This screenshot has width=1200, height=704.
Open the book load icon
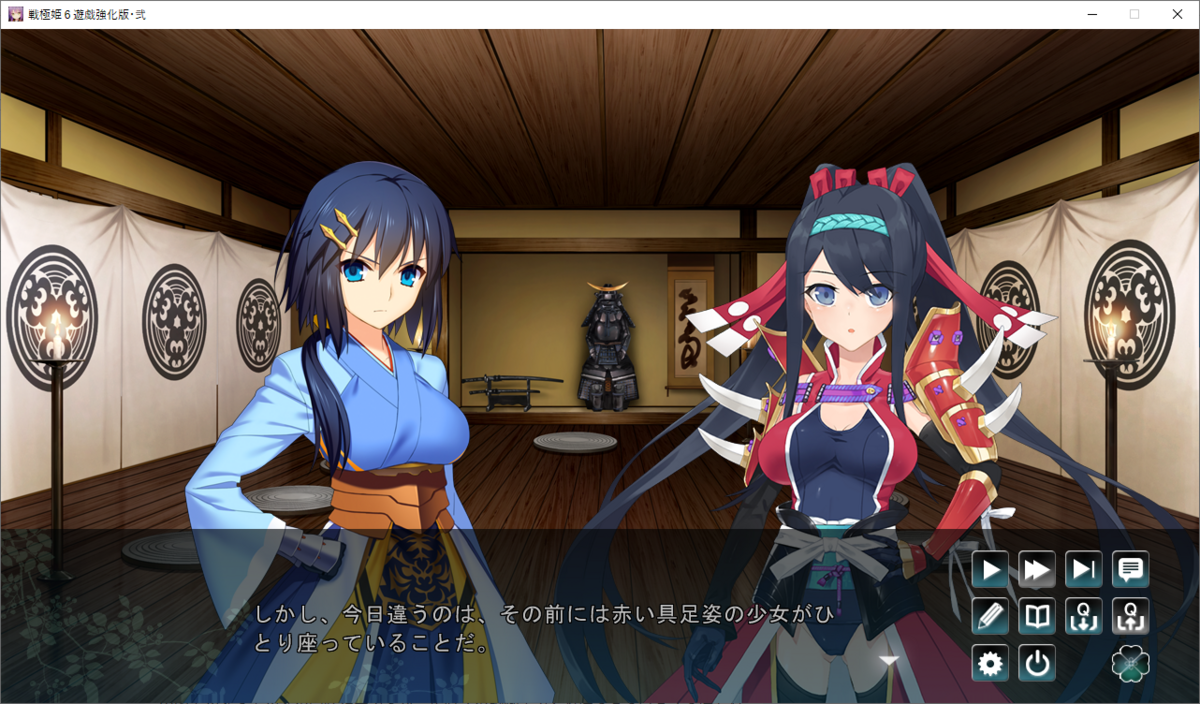pos(1037,616)
